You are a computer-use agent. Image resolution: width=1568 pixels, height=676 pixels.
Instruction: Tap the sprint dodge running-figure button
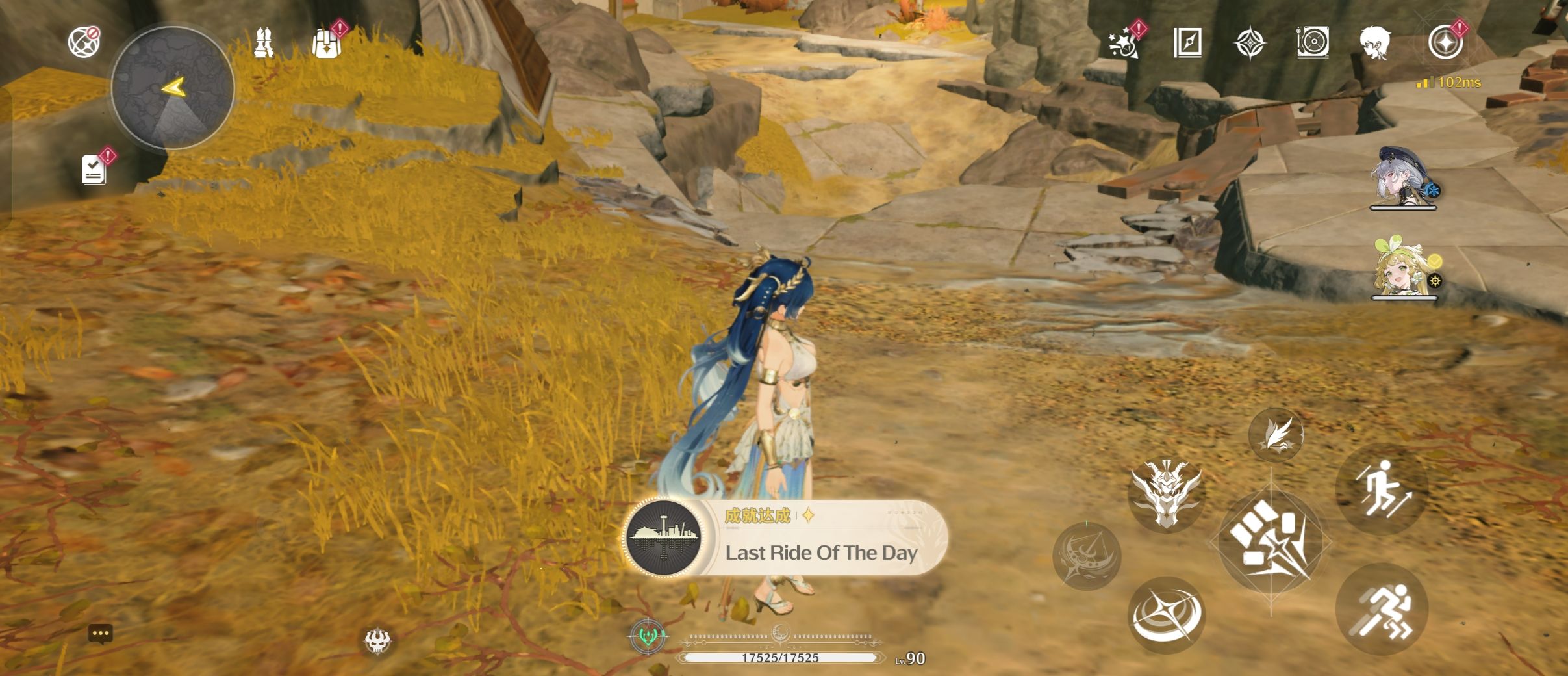tap(1382, 610)
